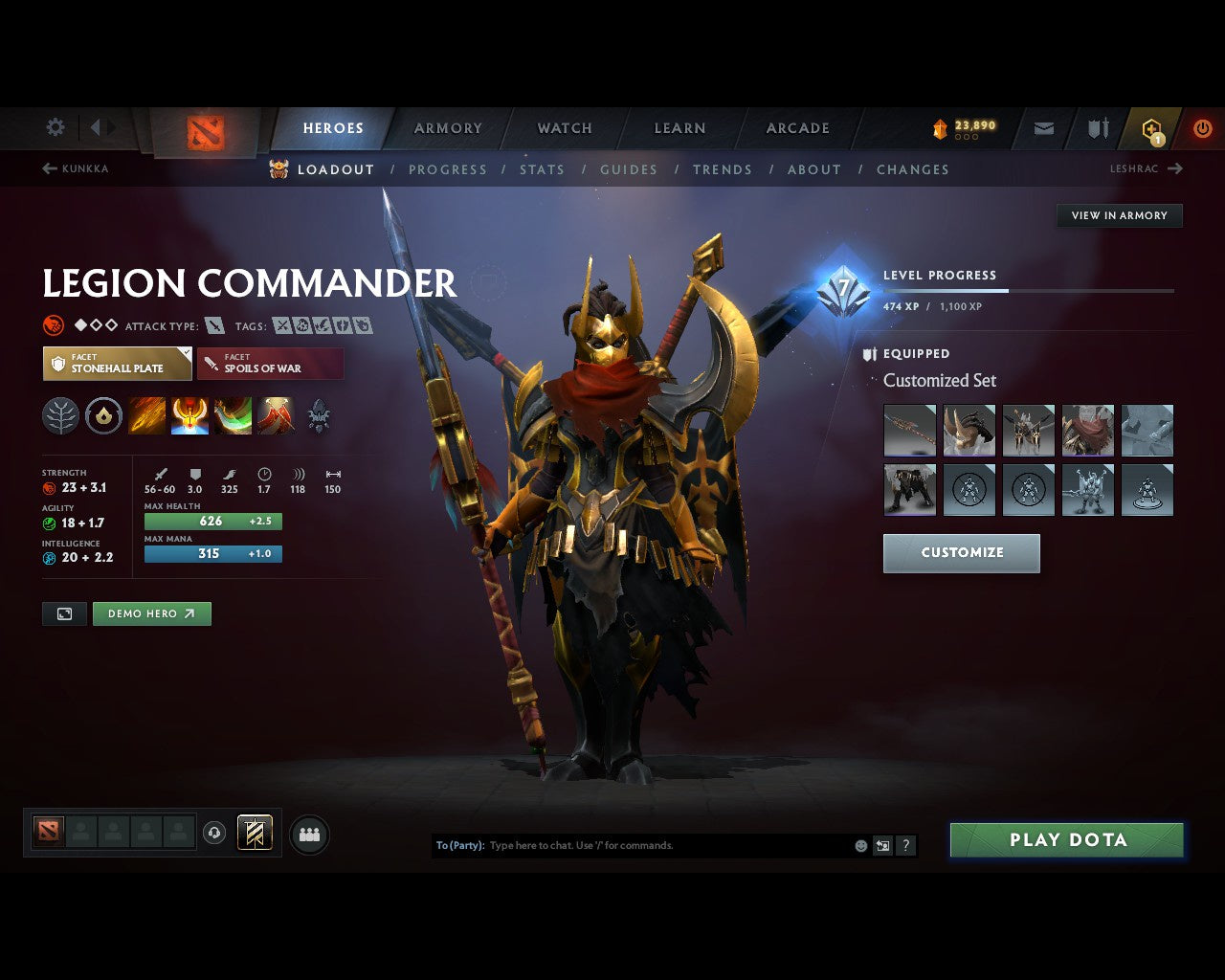The height and width of the screenshot is (980, 1225).
Task: Open the Duel ultimate ability icon
Action: (x=275, y=415)
